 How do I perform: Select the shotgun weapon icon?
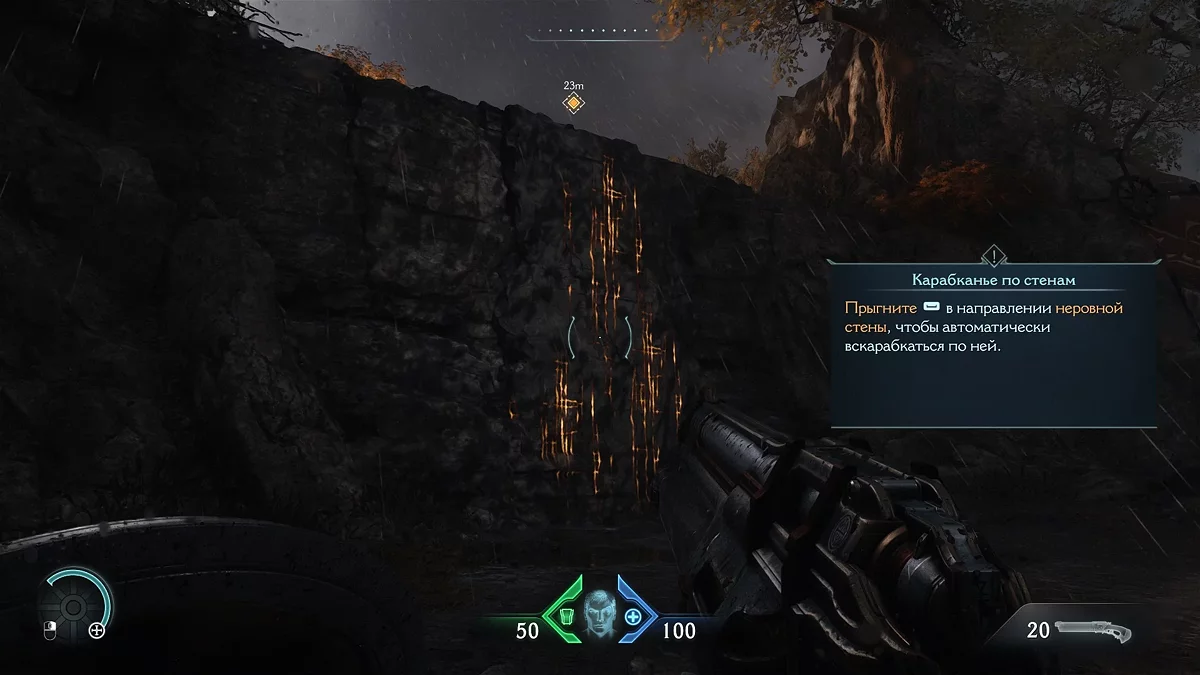point(1094,630)
